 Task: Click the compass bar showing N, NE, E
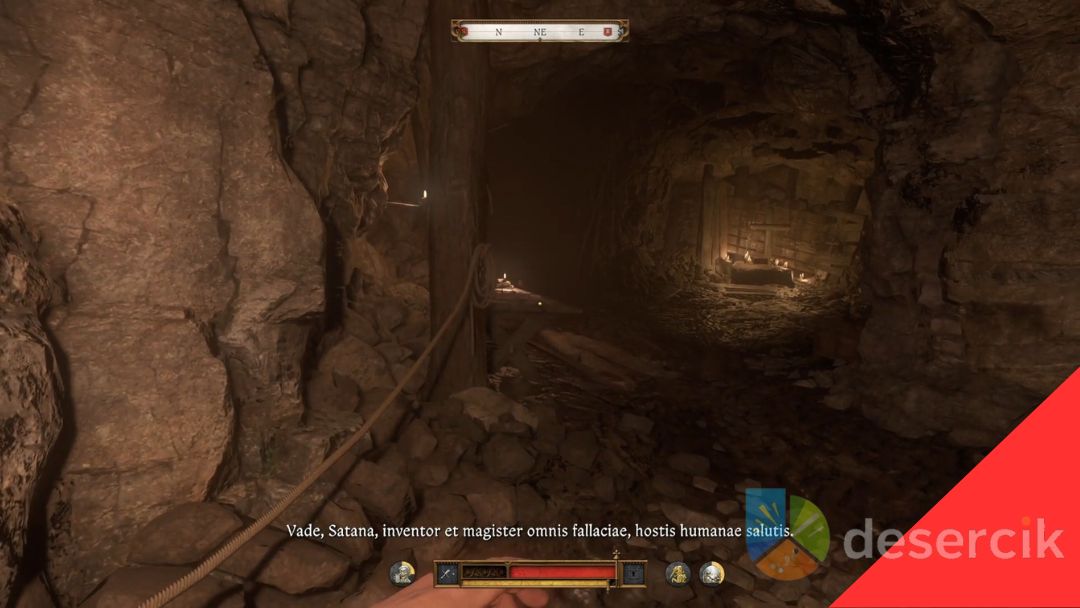540,32
